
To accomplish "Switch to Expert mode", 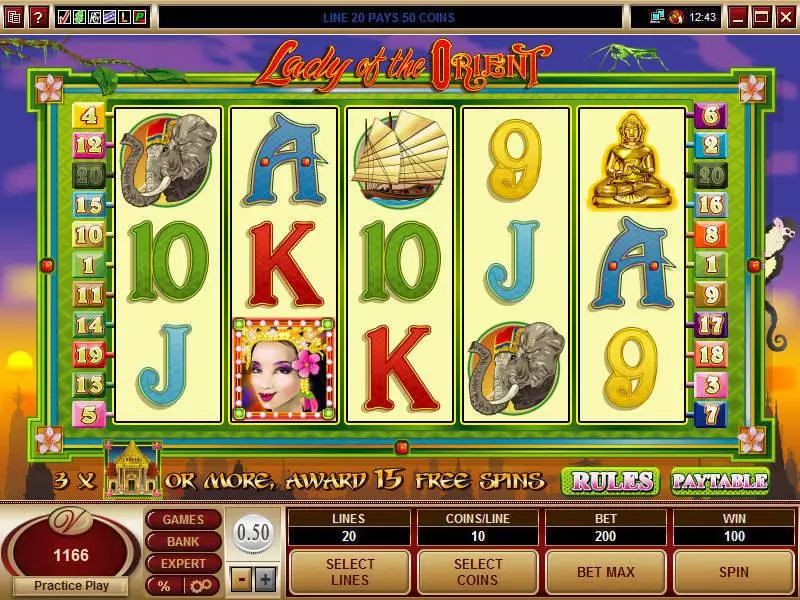I will [x=183, y=564].
